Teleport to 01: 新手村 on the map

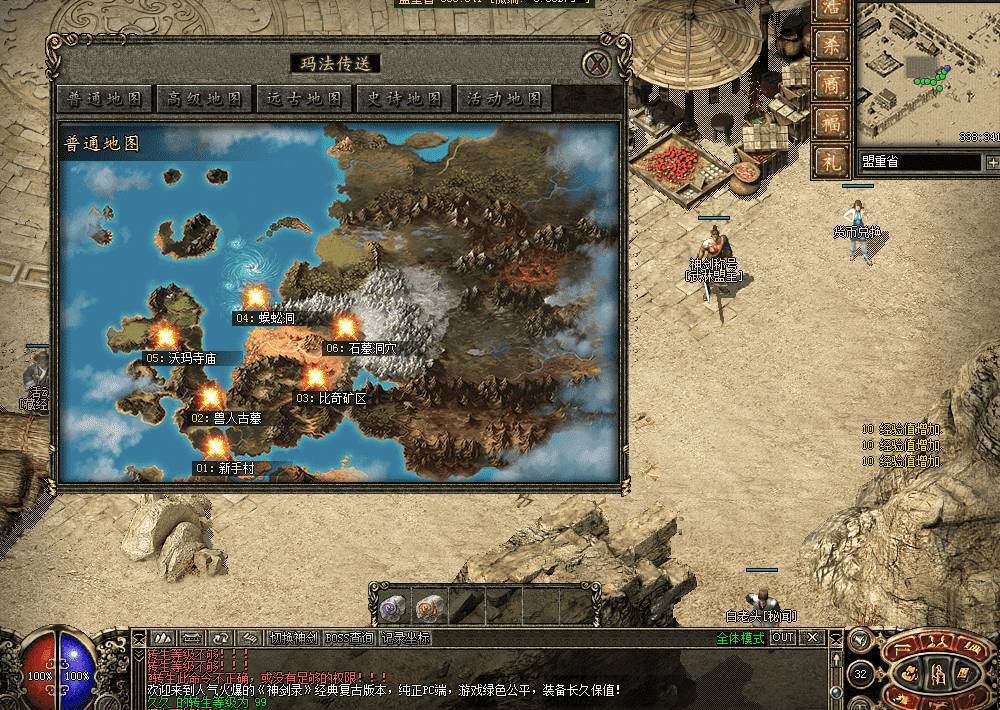coord(217,447)
